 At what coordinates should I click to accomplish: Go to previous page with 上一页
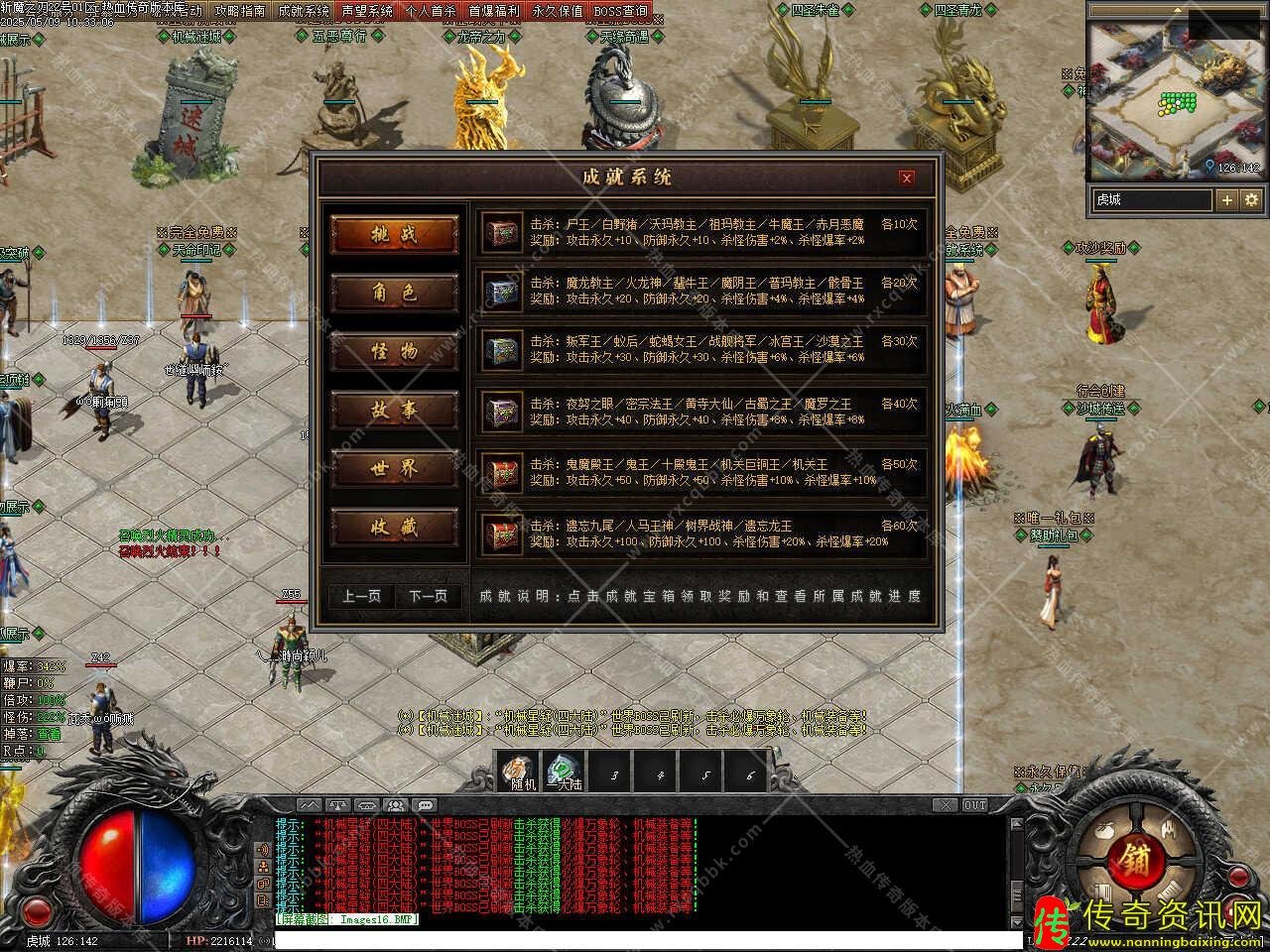click(362, 596)
